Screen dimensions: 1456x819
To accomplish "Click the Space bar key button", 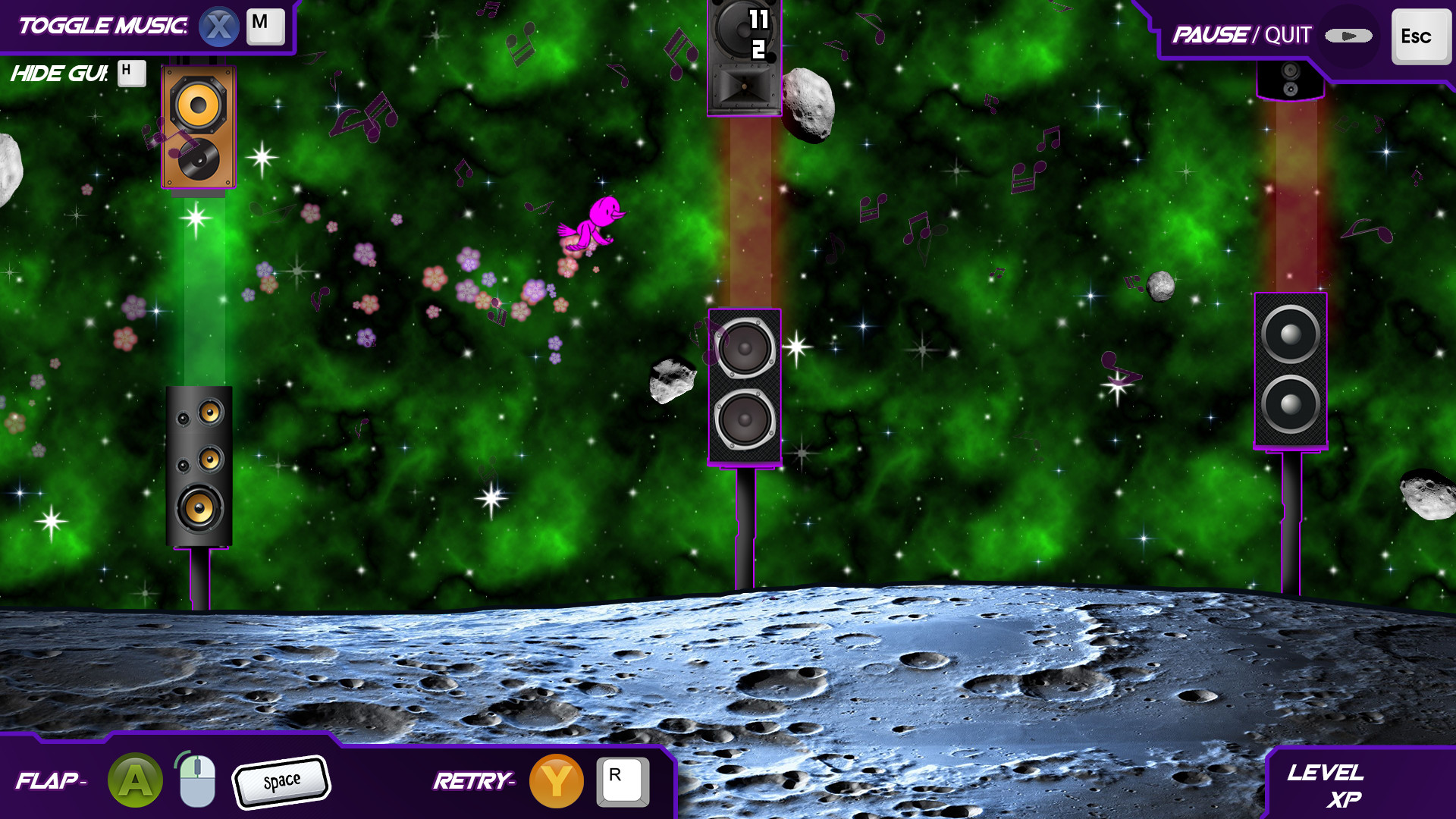I will click(282, 780).
